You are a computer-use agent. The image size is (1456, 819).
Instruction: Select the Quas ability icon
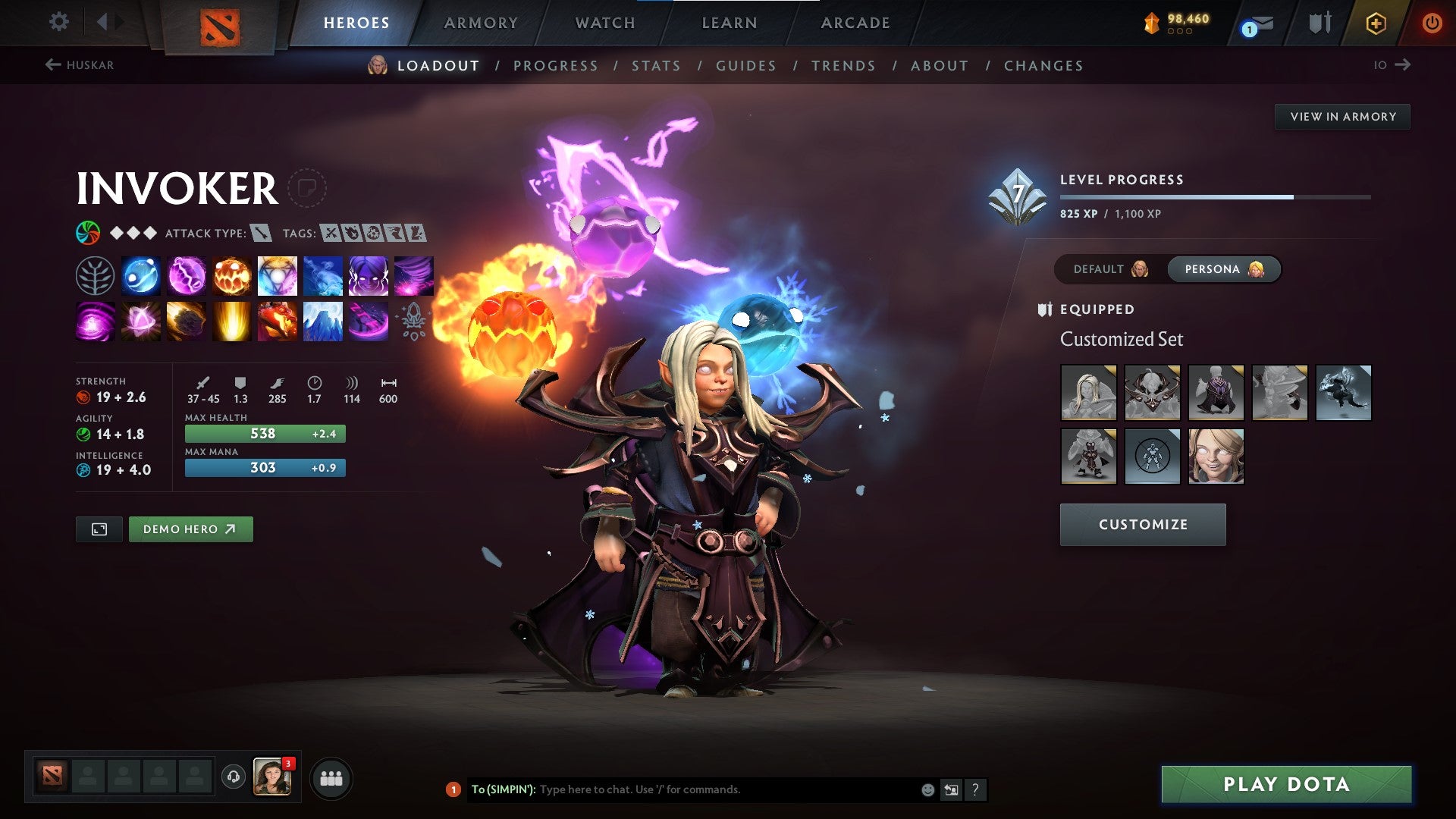[141, 275]
